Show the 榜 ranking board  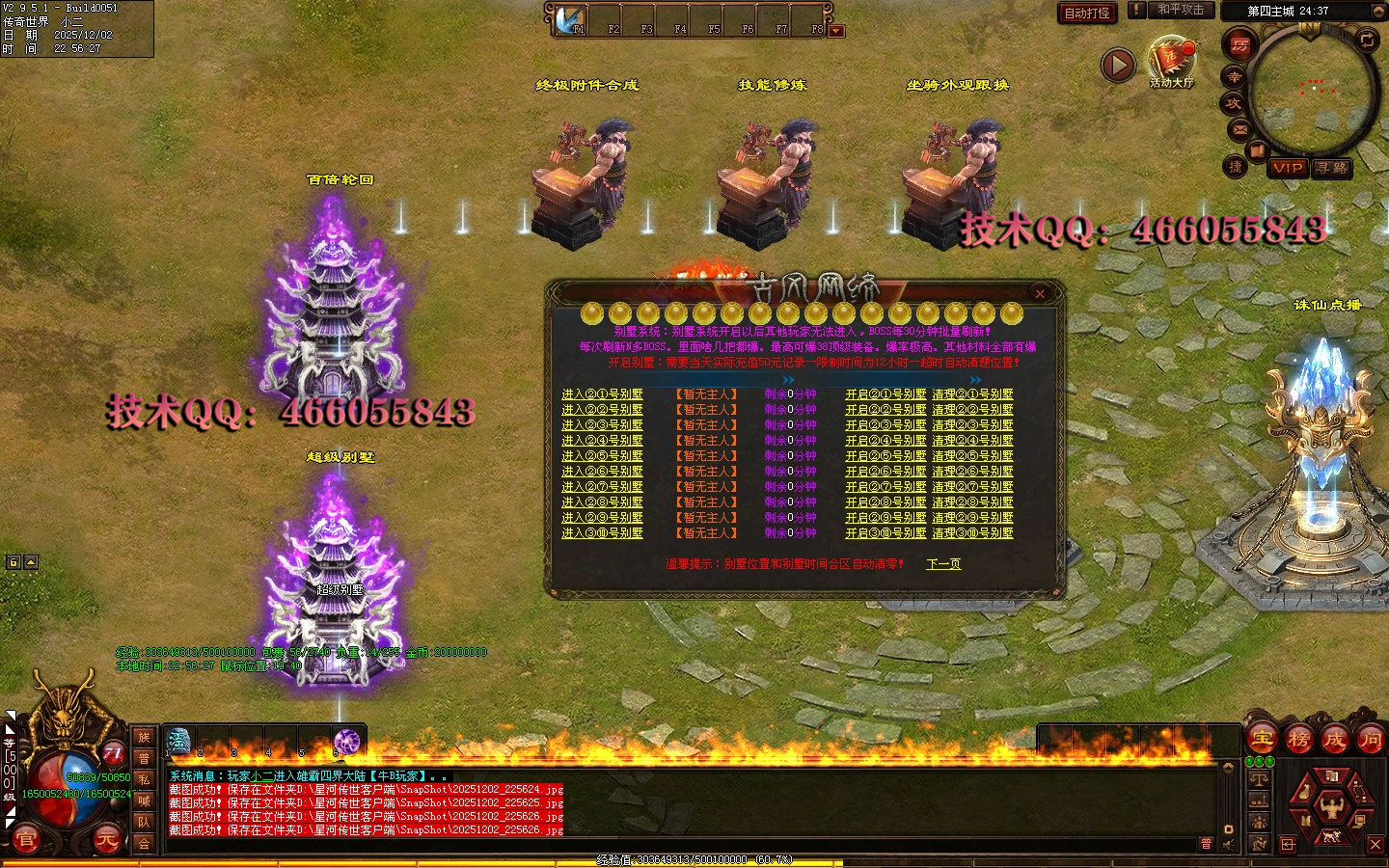click(1298, 740)
